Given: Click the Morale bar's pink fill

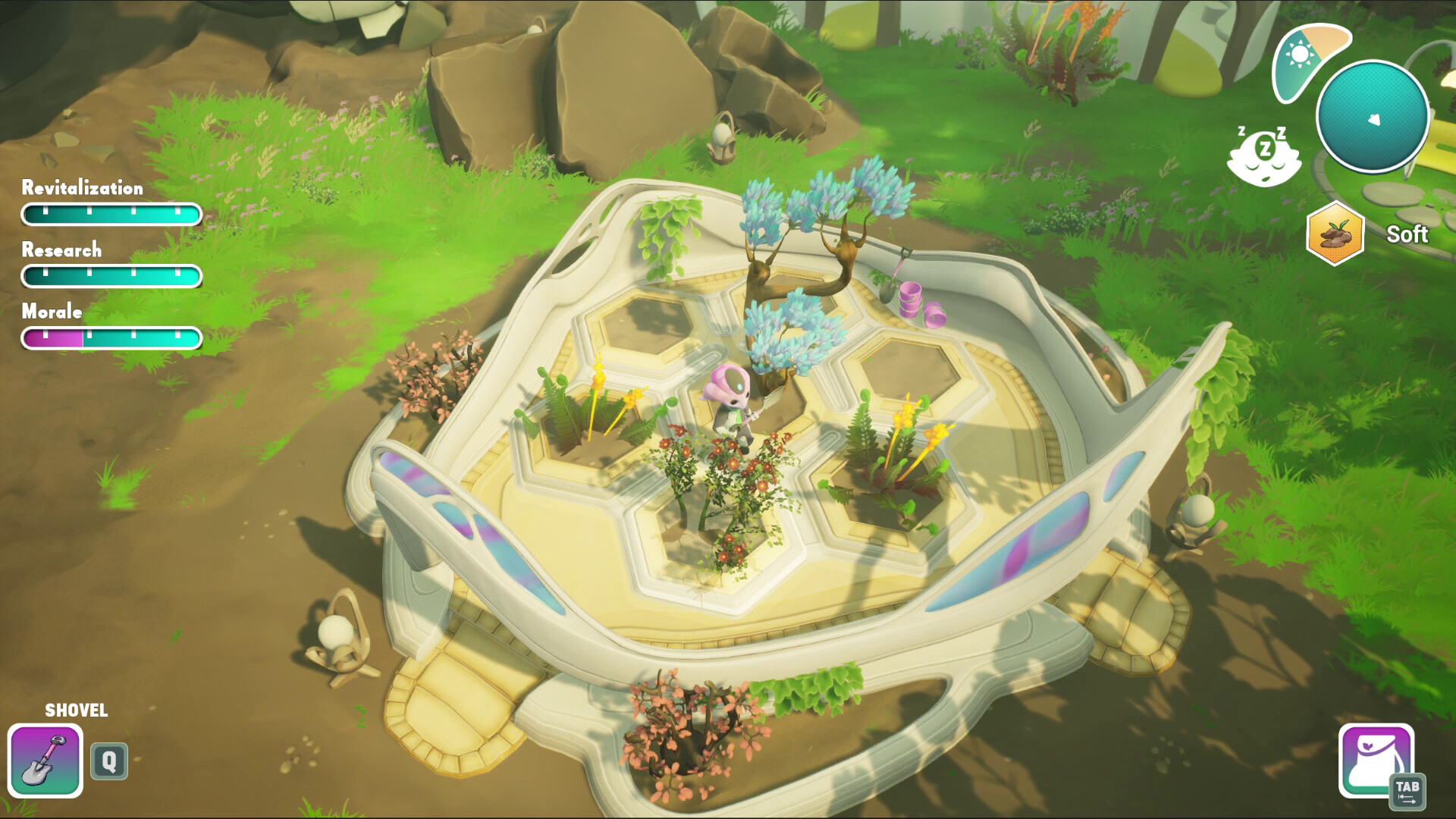Looking at the screenshot, I should 53,339.
